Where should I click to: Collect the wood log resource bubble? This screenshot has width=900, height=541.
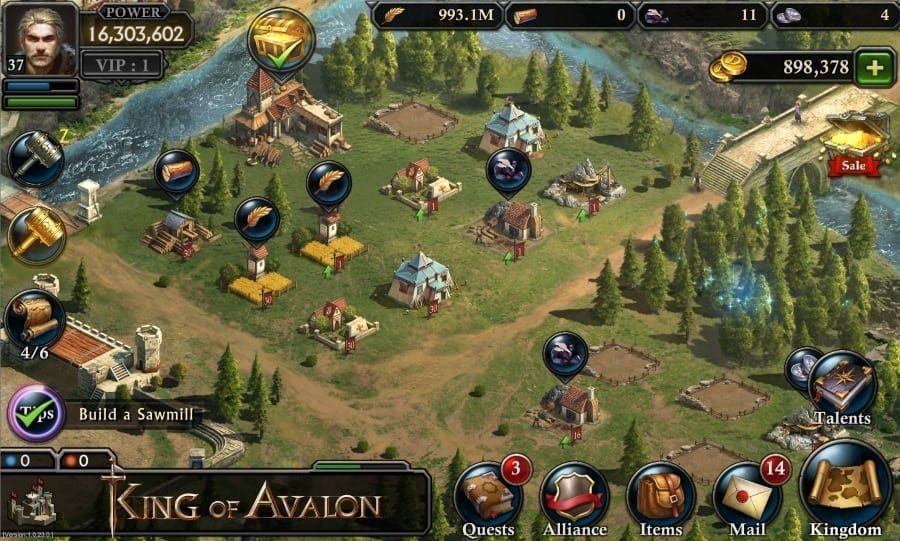[176, 171]
